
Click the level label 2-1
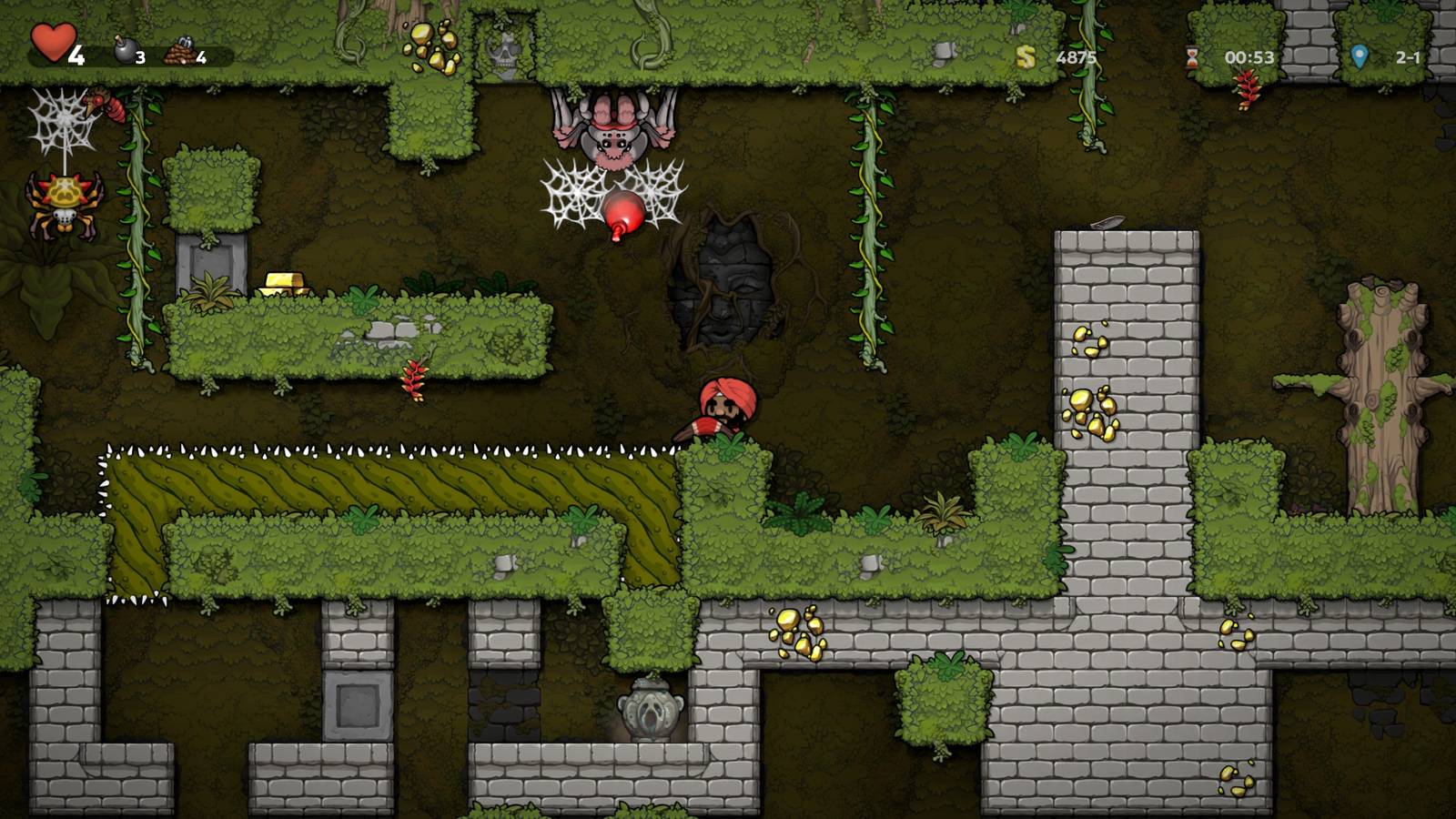(1408, 57)
